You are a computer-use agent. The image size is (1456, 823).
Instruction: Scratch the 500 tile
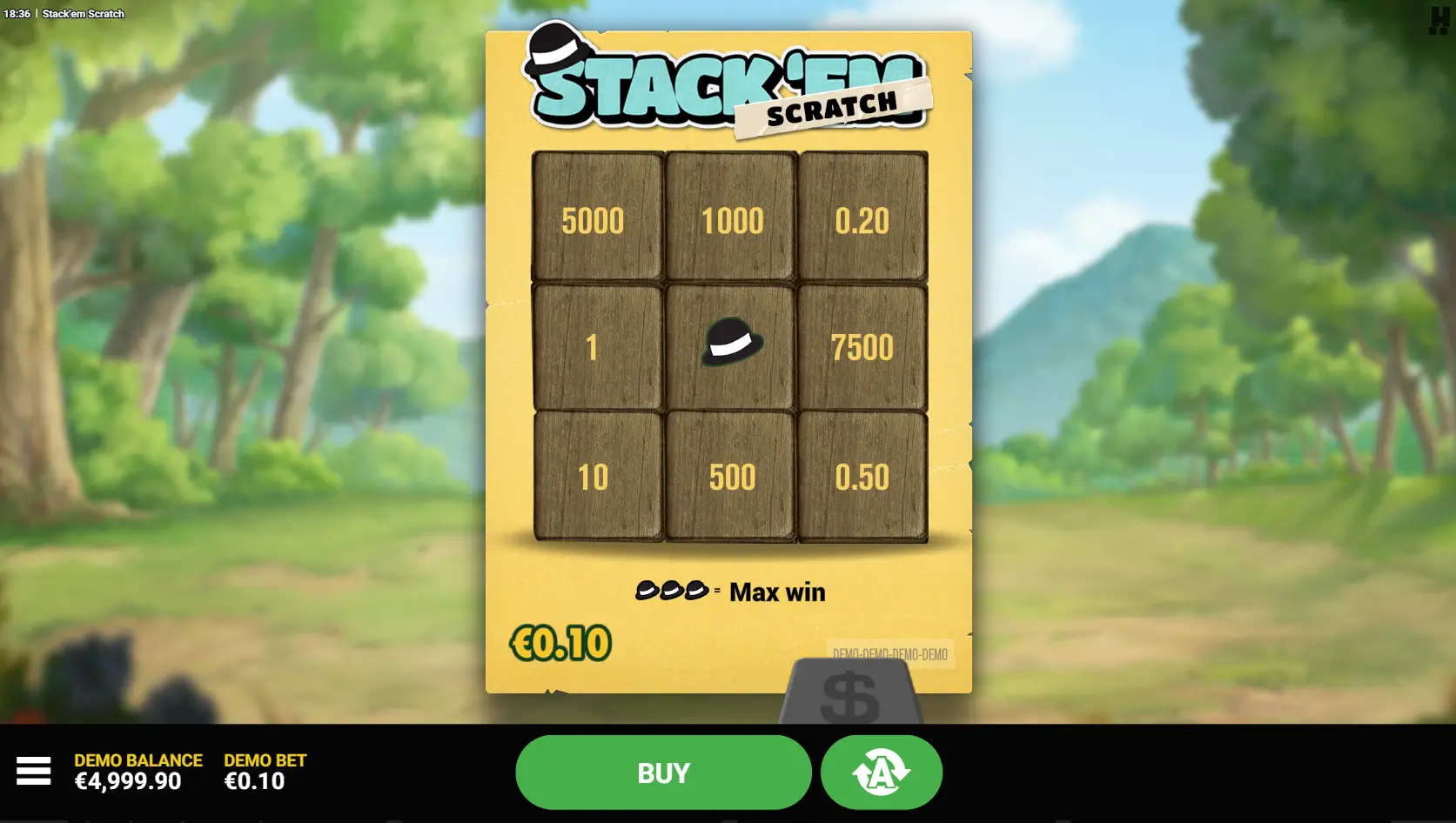pos(729,477)
